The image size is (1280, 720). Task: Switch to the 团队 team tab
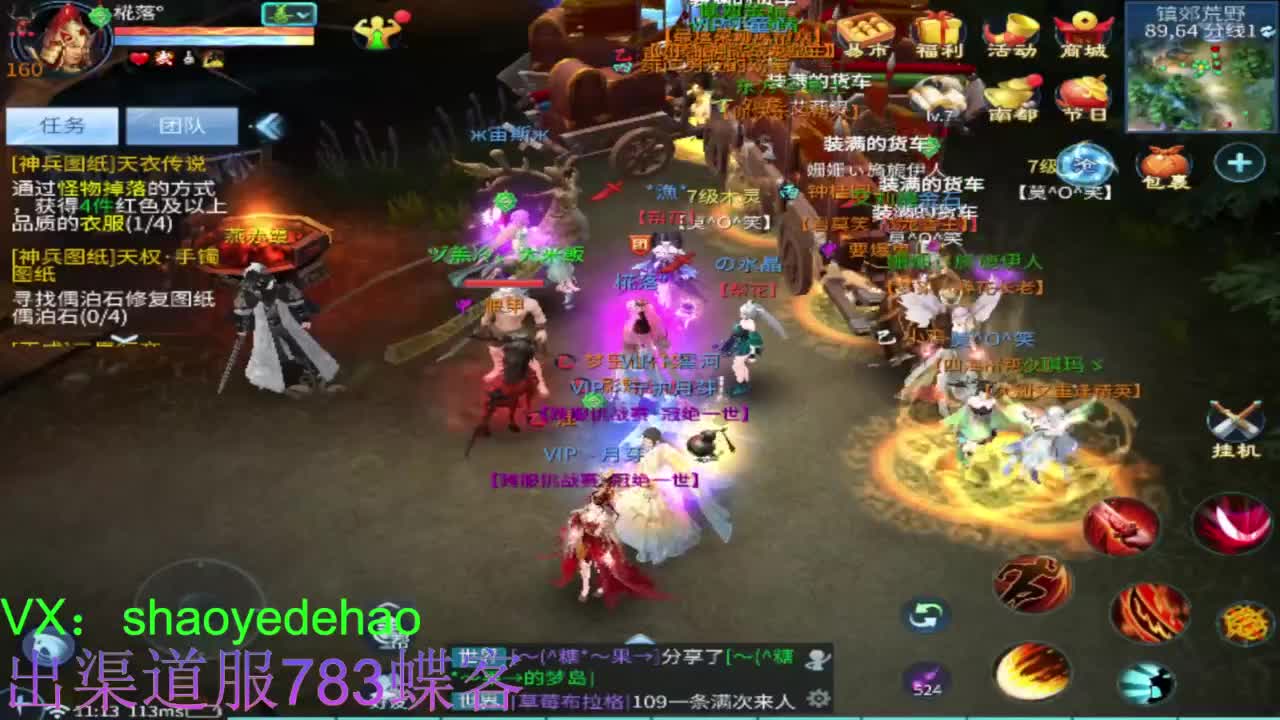click(x=180, y=125)
